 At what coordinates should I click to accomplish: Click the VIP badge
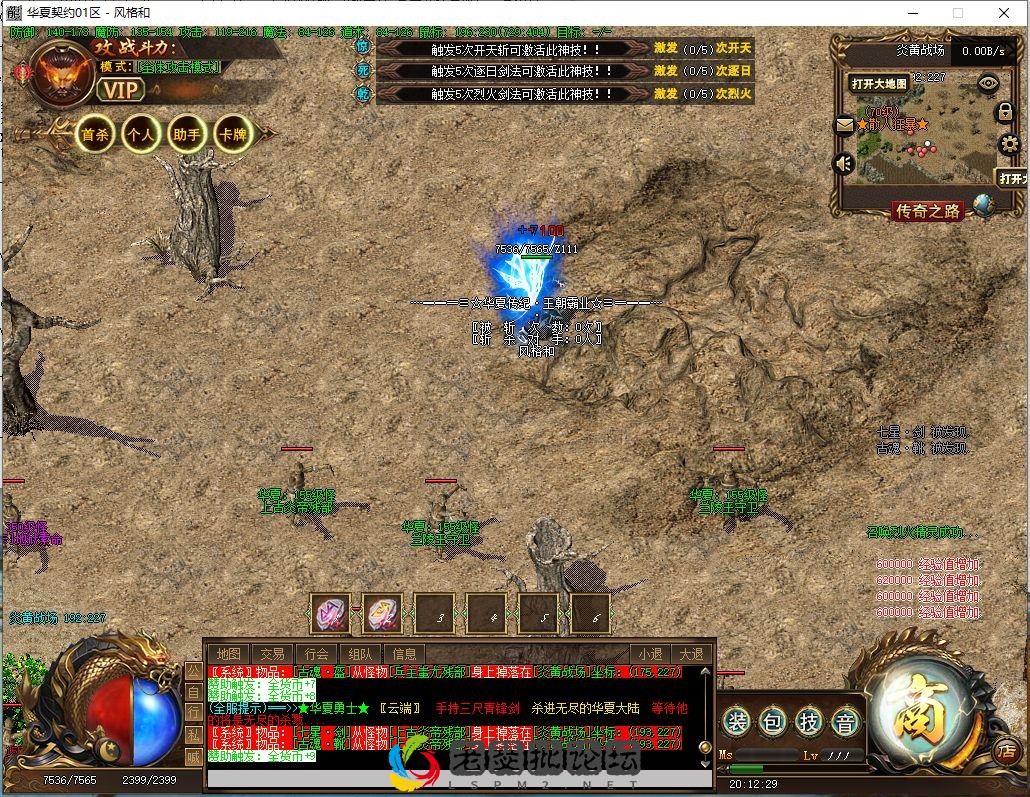[x=122, y=89]
